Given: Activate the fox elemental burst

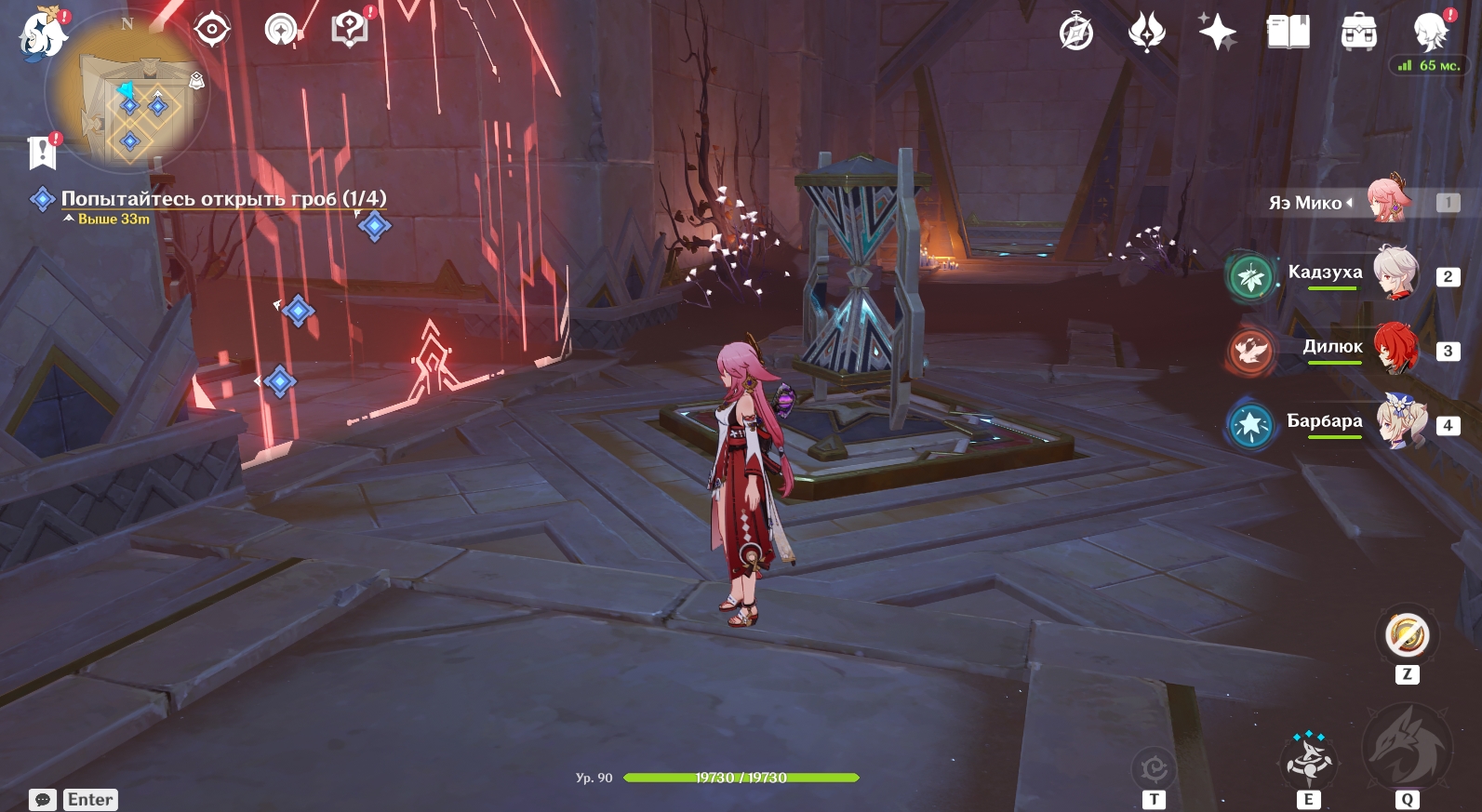Looking at the screenshot, I should [x=1406, y=748].
